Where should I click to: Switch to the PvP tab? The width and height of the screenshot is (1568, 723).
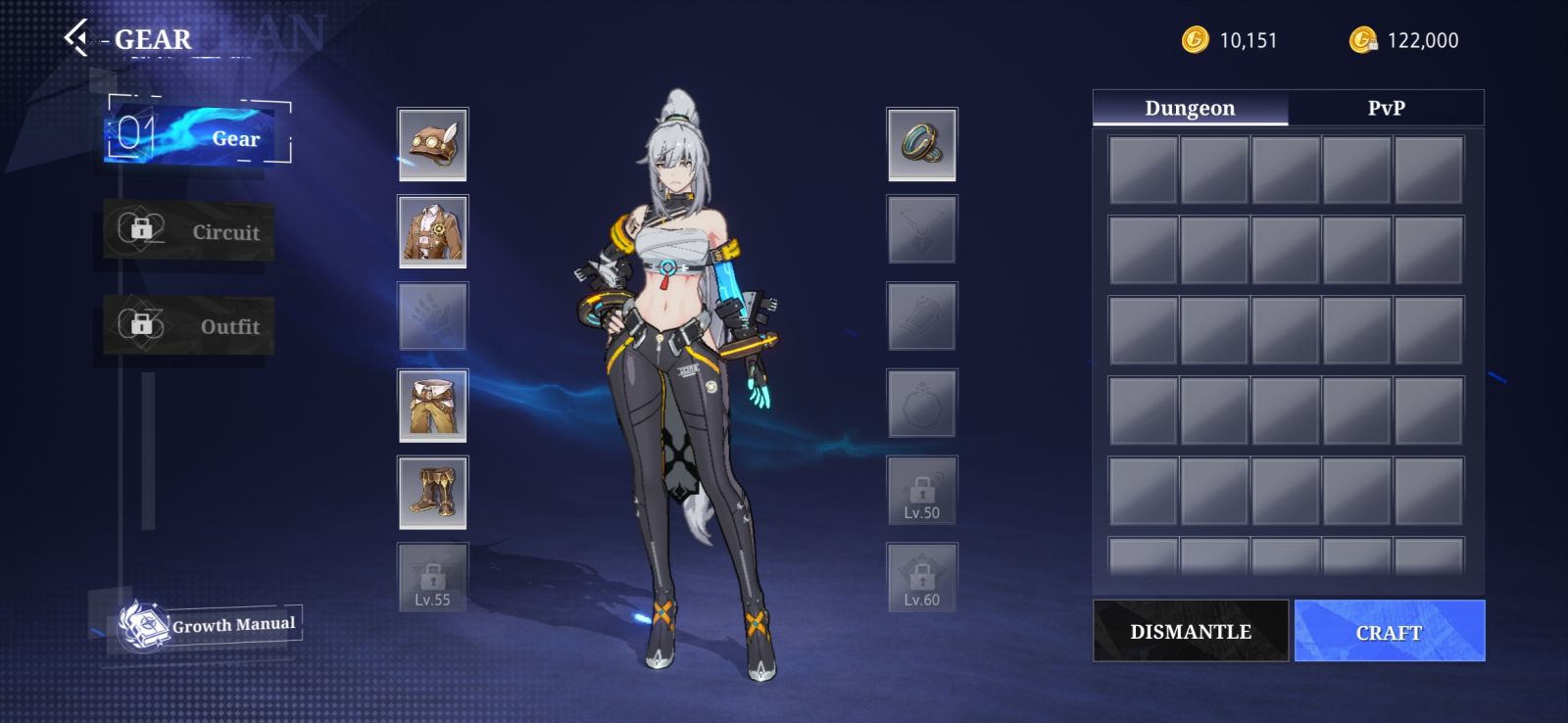click(1386, 108)
